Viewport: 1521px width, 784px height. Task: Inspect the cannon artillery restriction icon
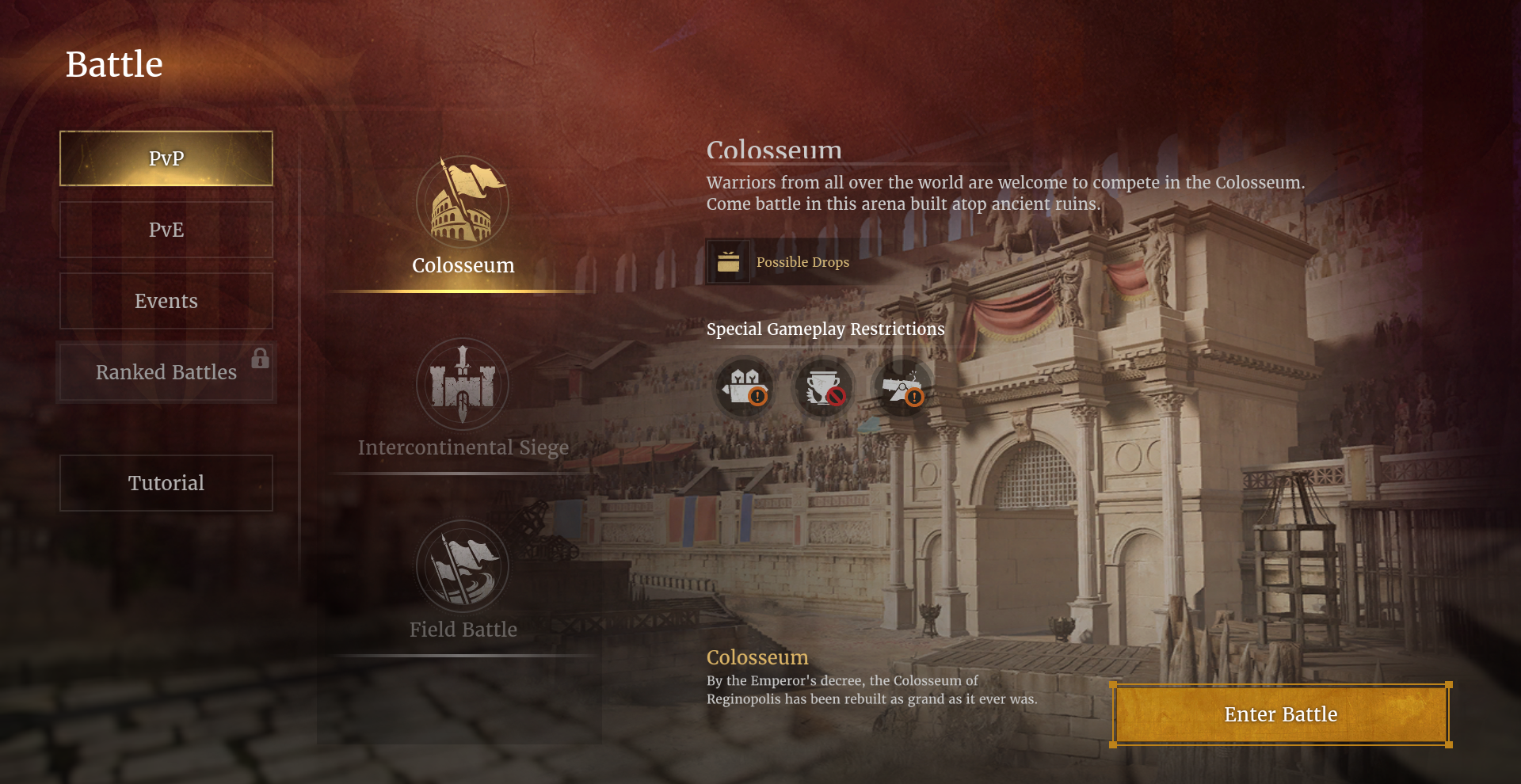coord(903,388)
